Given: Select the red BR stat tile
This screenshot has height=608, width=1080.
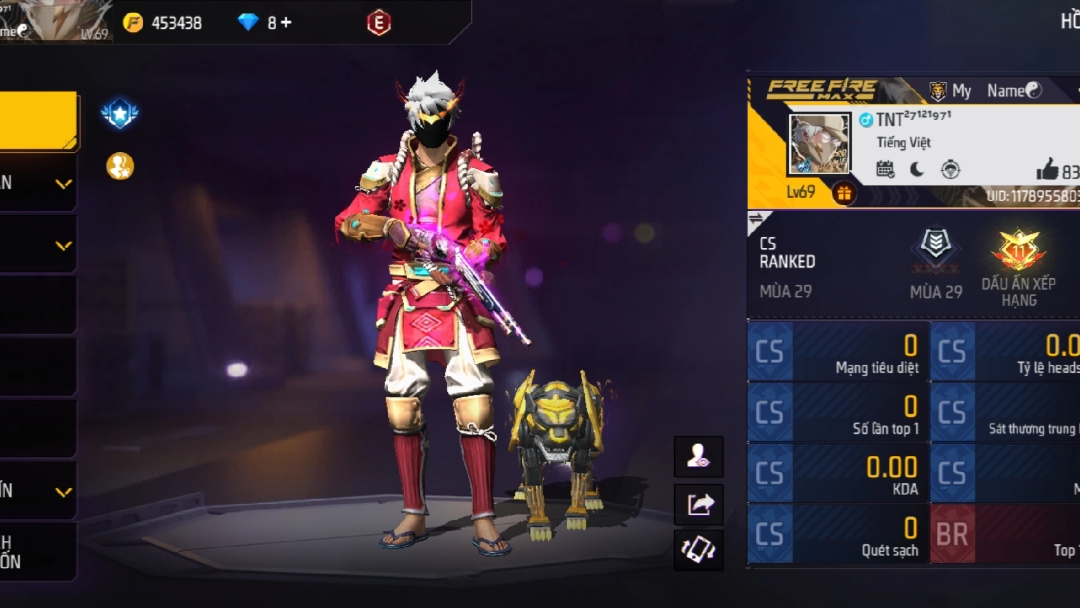Looking at the screenshot, I should (1005, 535).
